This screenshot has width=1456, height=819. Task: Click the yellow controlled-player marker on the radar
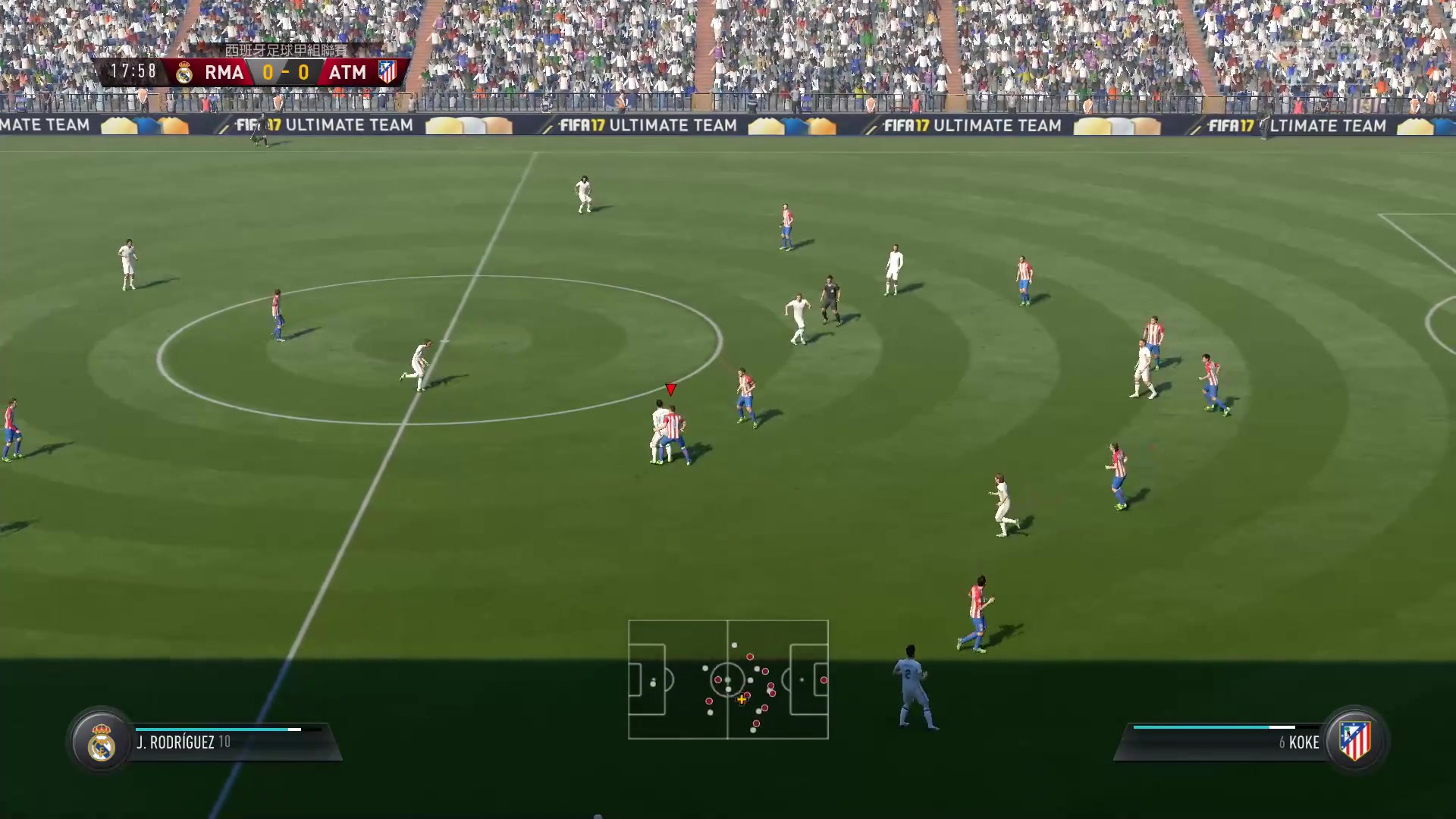click(x=740, y=700)
